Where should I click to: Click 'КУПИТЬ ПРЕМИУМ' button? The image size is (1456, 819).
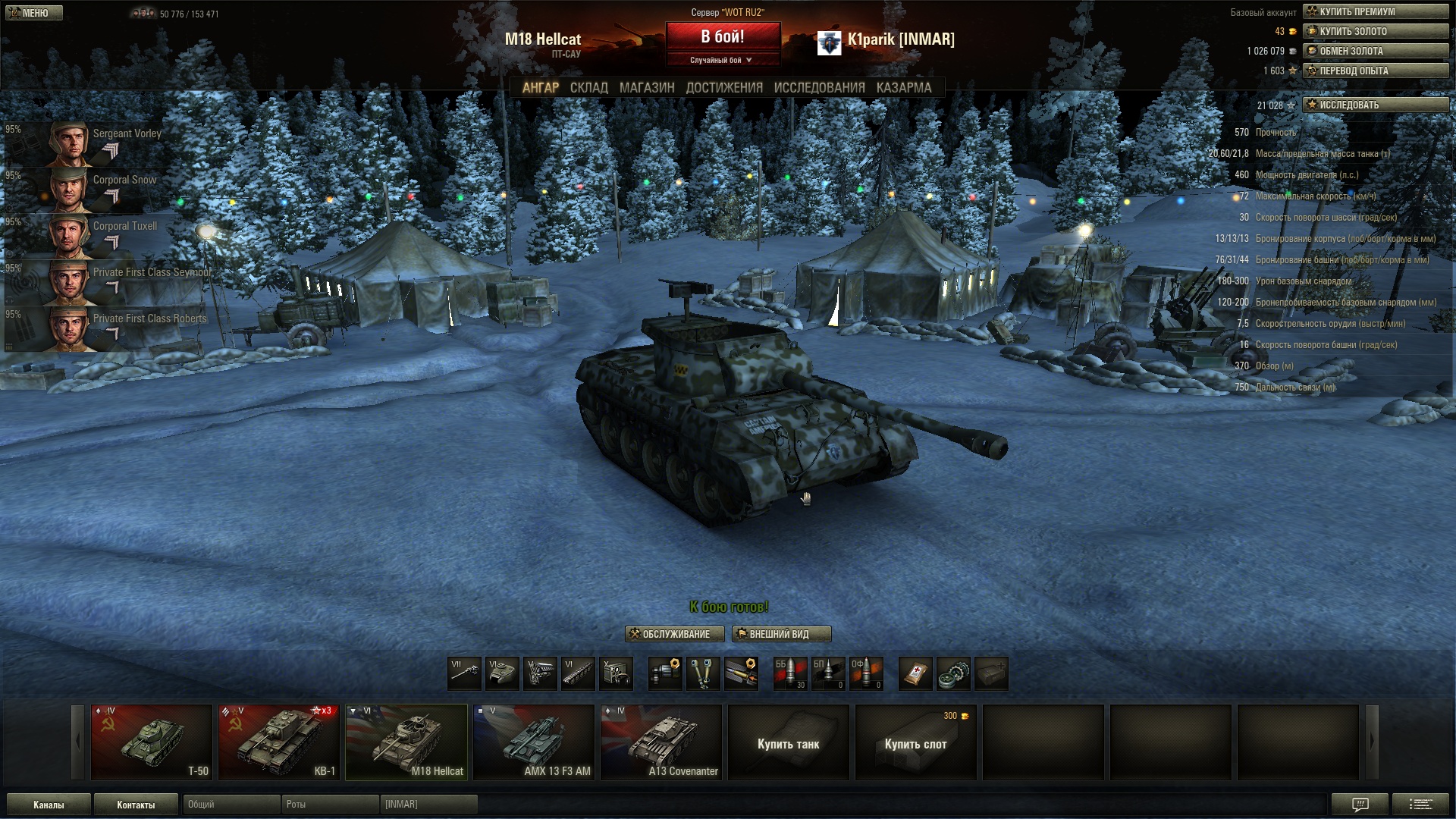coord(1375,11)
